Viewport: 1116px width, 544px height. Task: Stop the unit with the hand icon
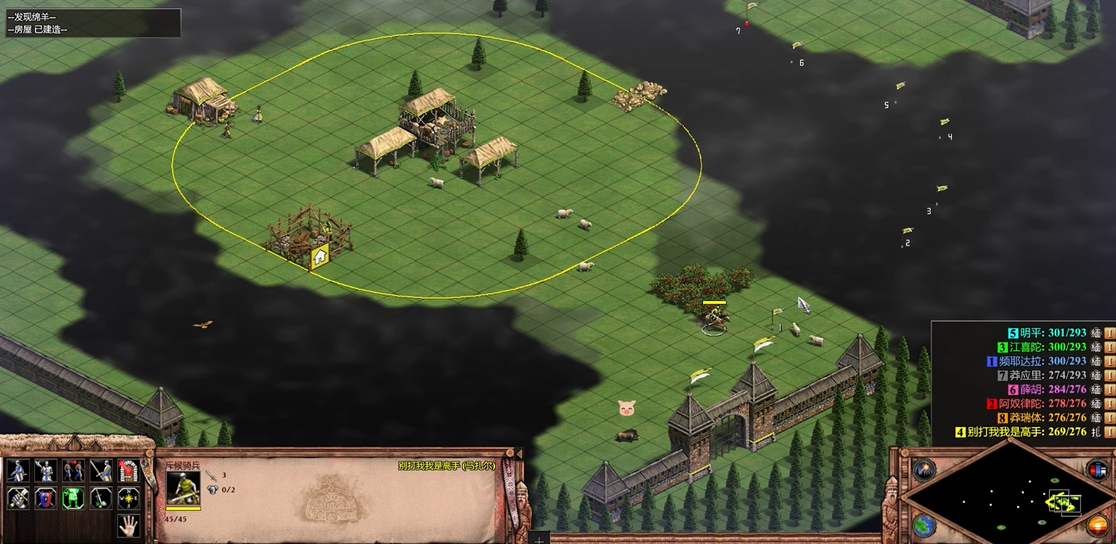point(128,526)
